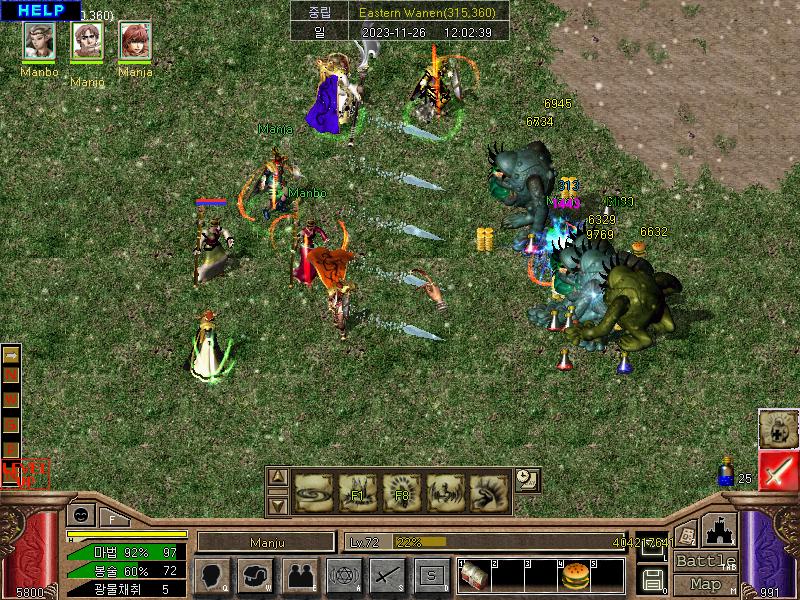The width and height of the screenshot is (800, 600).
Task: Click the head profile icon button
Action: 212,575
